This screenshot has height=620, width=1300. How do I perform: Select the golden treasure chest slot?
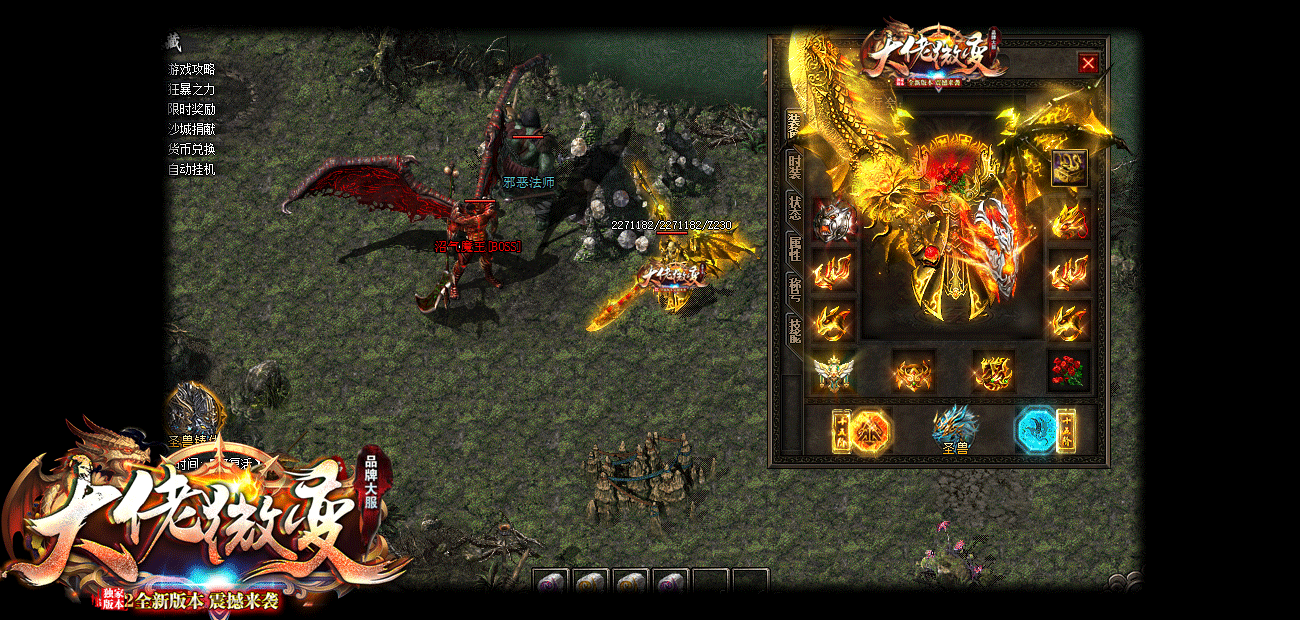pyautogui.click(x=1069, y=168)
